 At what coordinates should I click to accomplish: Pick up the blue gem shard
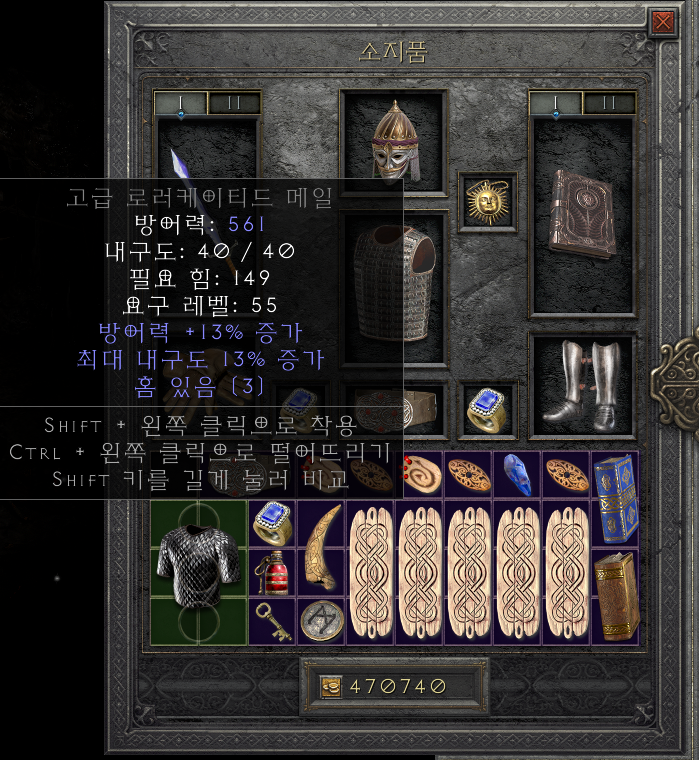click(517, 476)
